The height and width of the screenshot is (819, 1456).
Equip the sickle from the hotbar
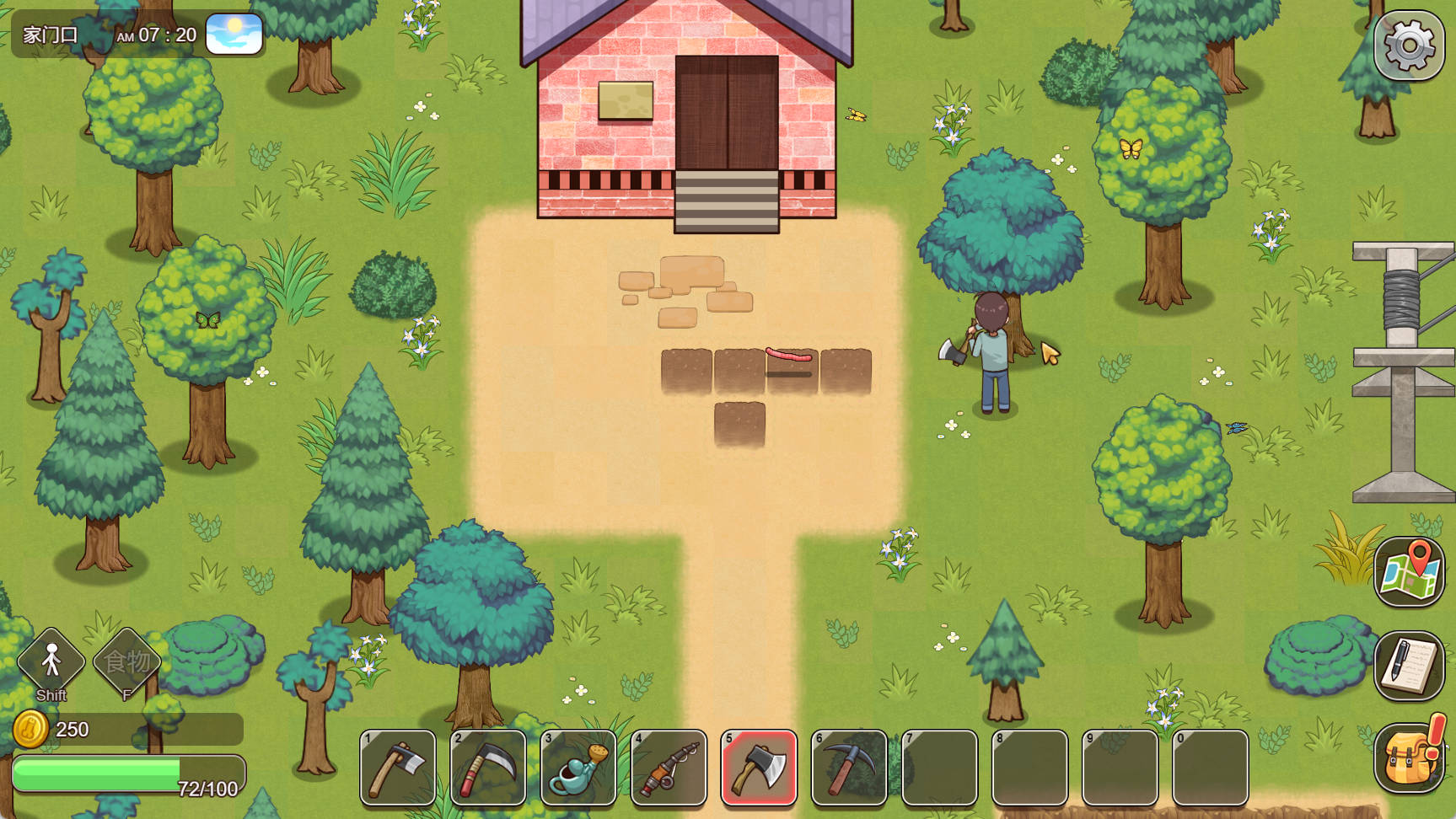pos(488,768)
